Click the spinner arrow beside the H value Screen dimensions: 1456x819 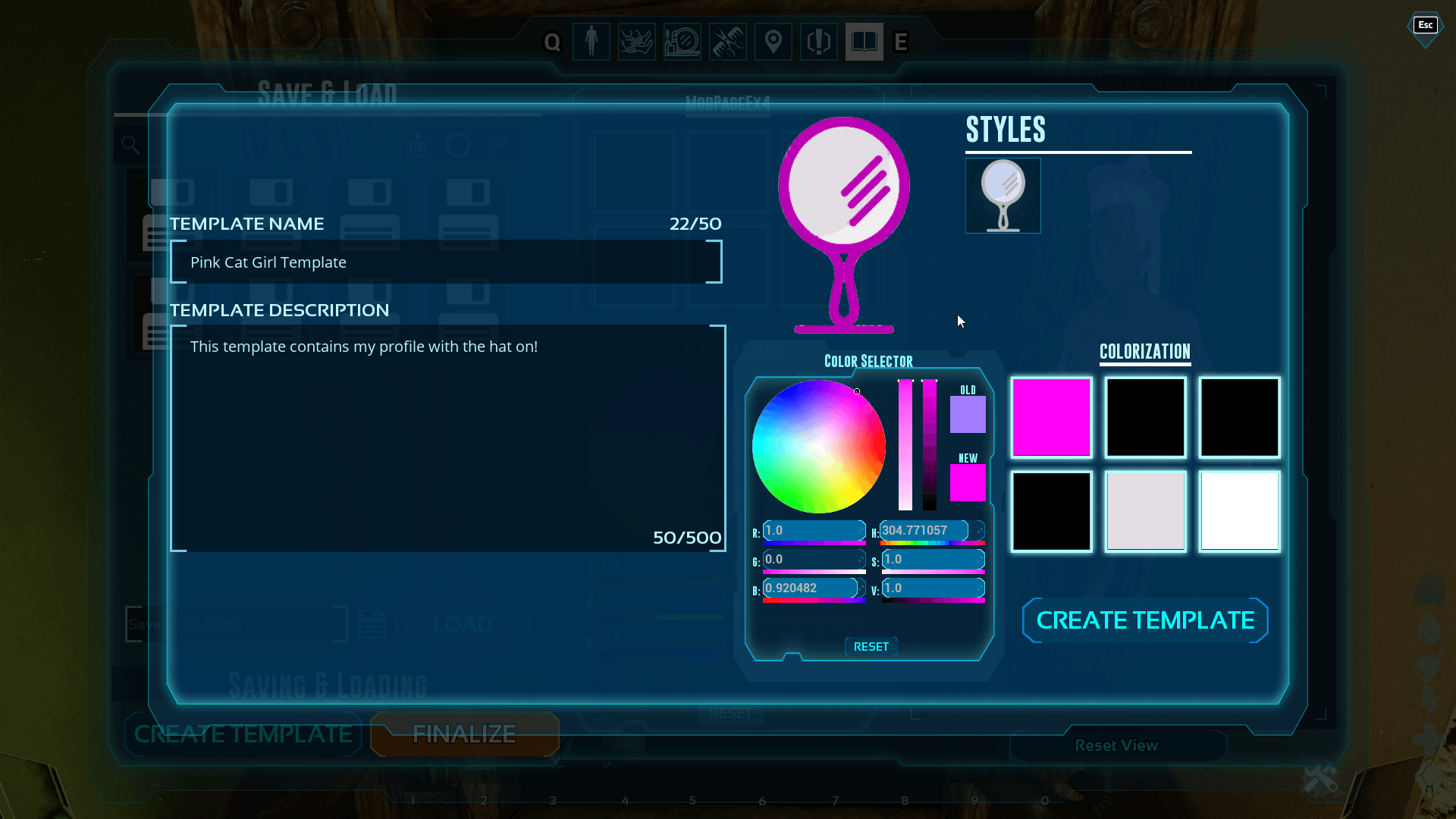[x=978, y=531]
